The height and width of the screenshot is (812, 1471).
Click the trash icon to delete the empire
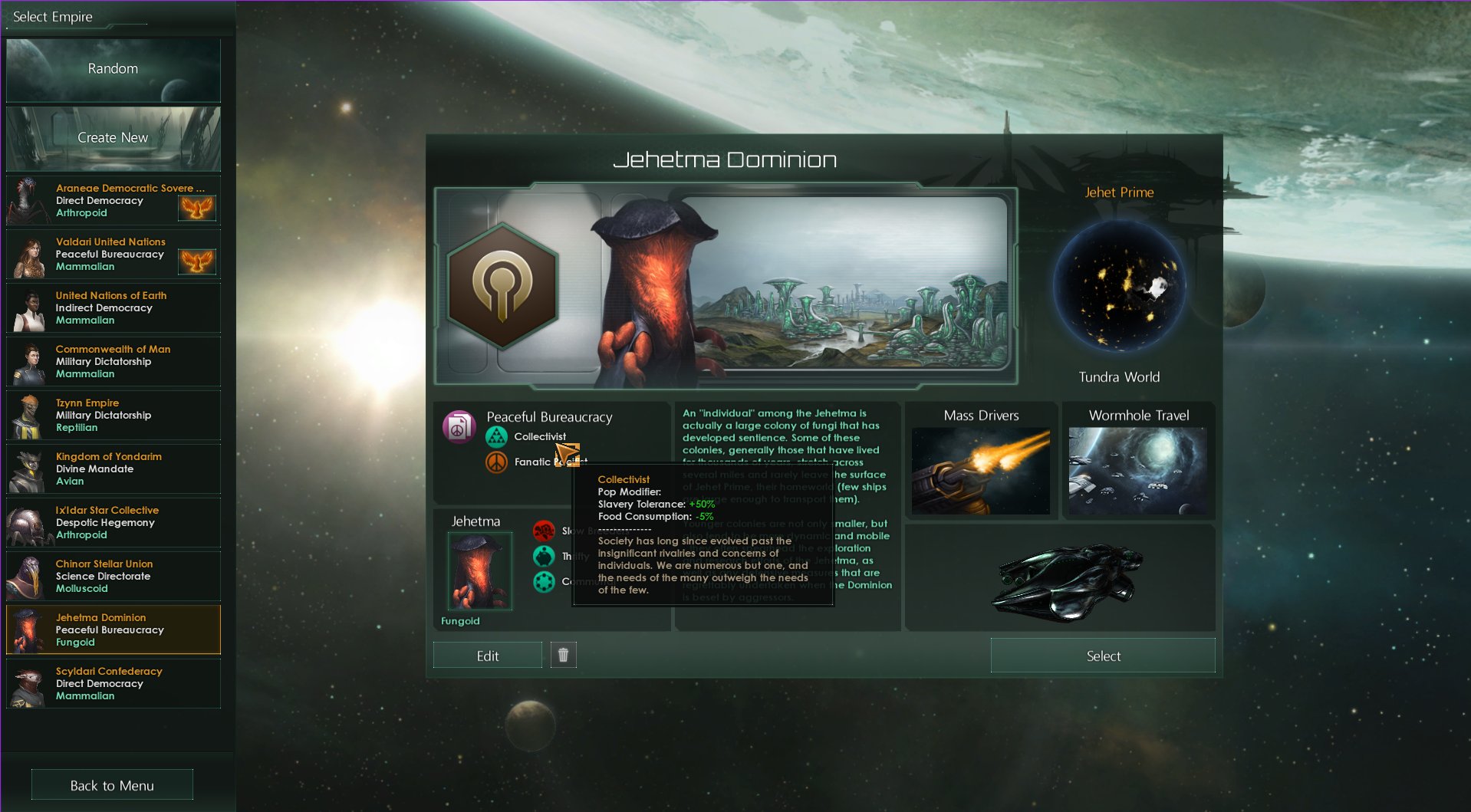(x=563, y=654)
